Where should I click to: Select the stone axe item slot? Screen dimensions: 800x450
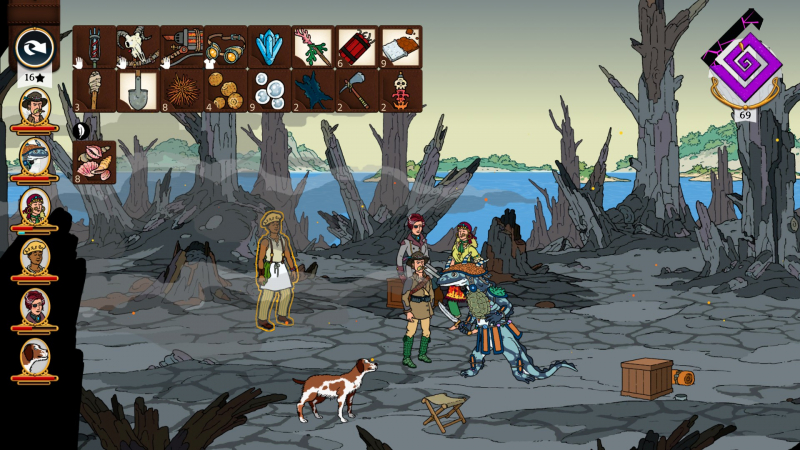tap(356, 91)
